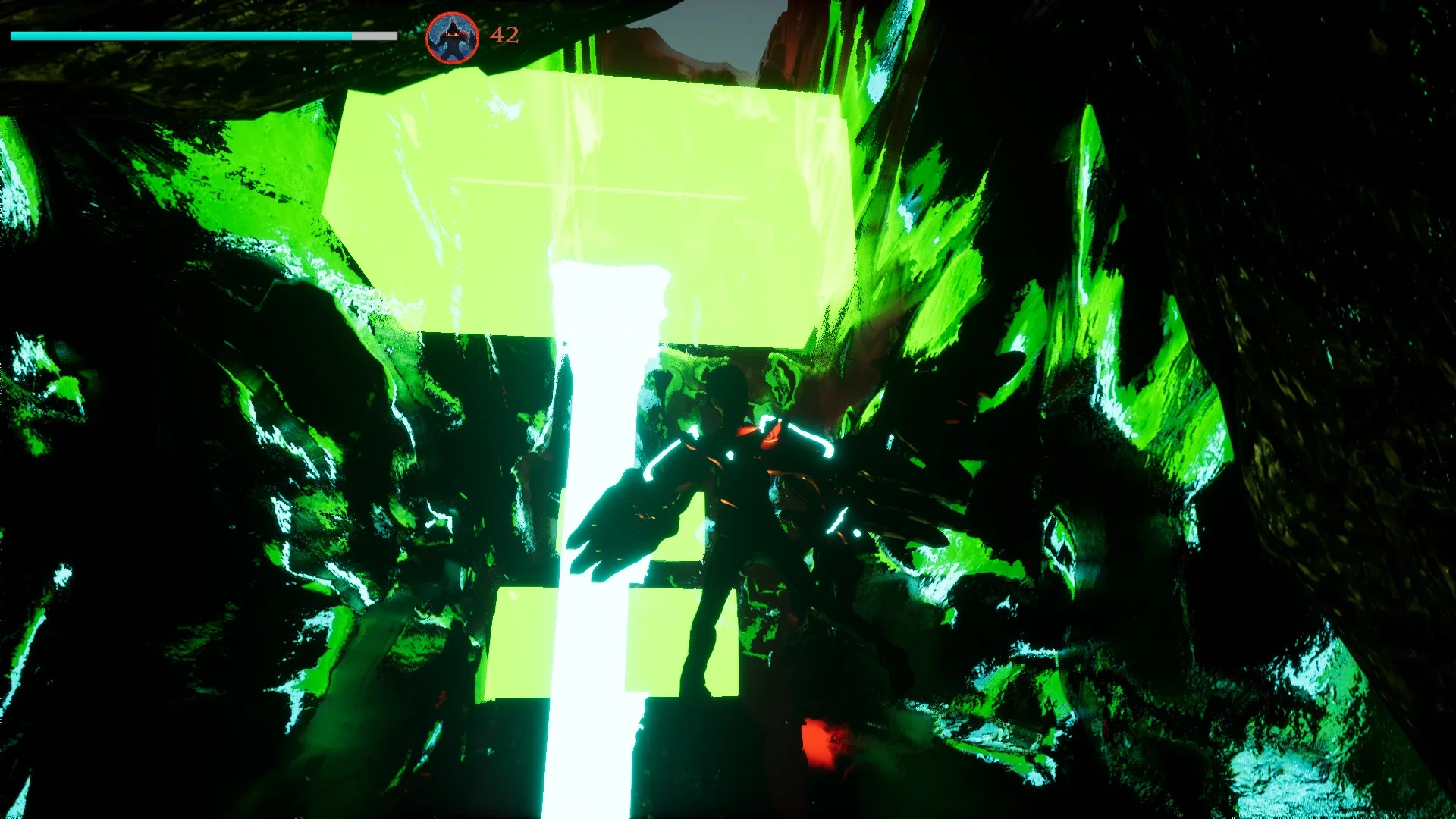Viewport: 1456px width, 819px height.
Task: Click the cyan health bar
Action: click(x=182, y=34)
